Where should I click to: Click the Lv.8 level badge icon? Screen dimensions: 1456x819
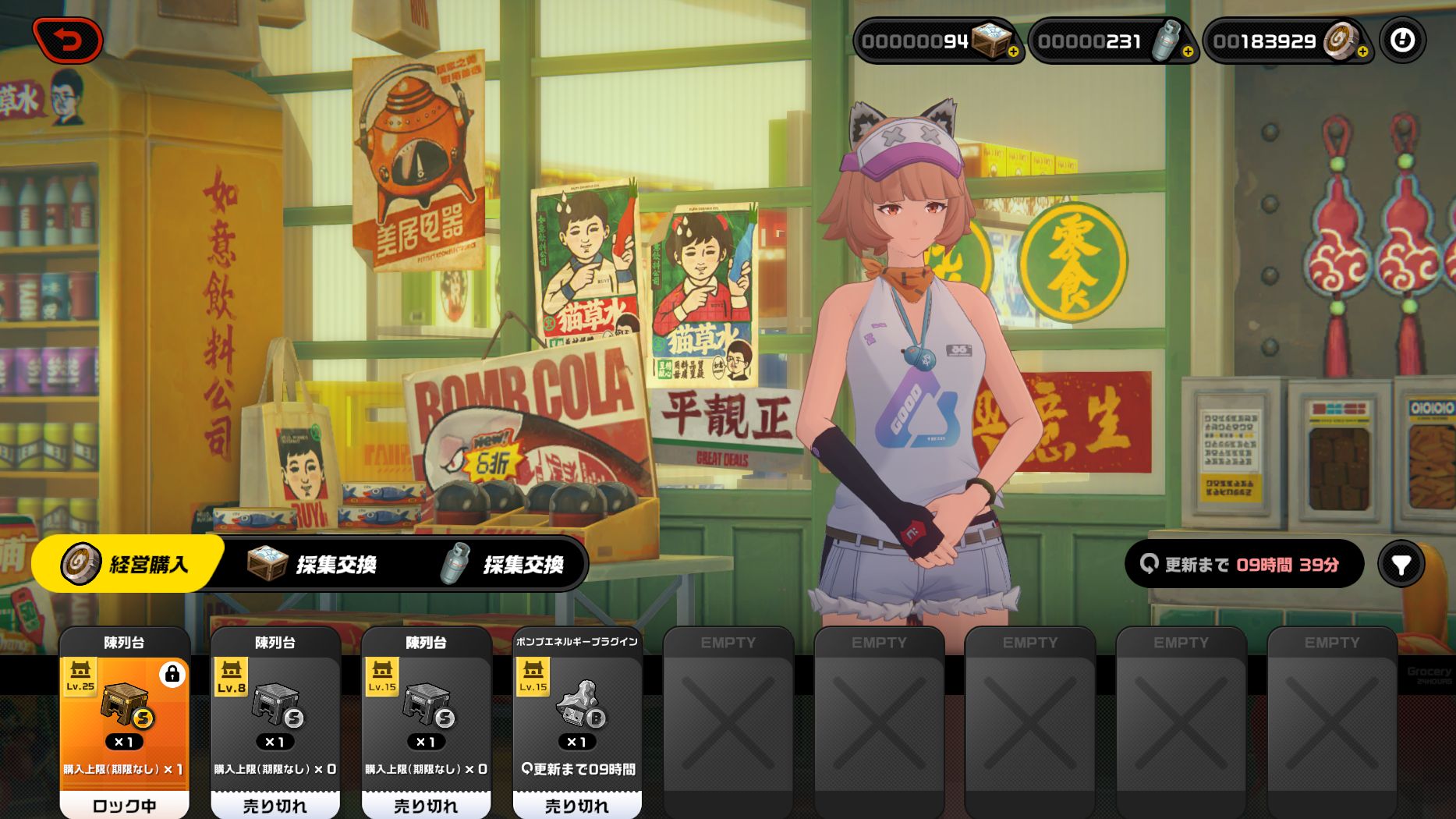(x=231, y=677)
